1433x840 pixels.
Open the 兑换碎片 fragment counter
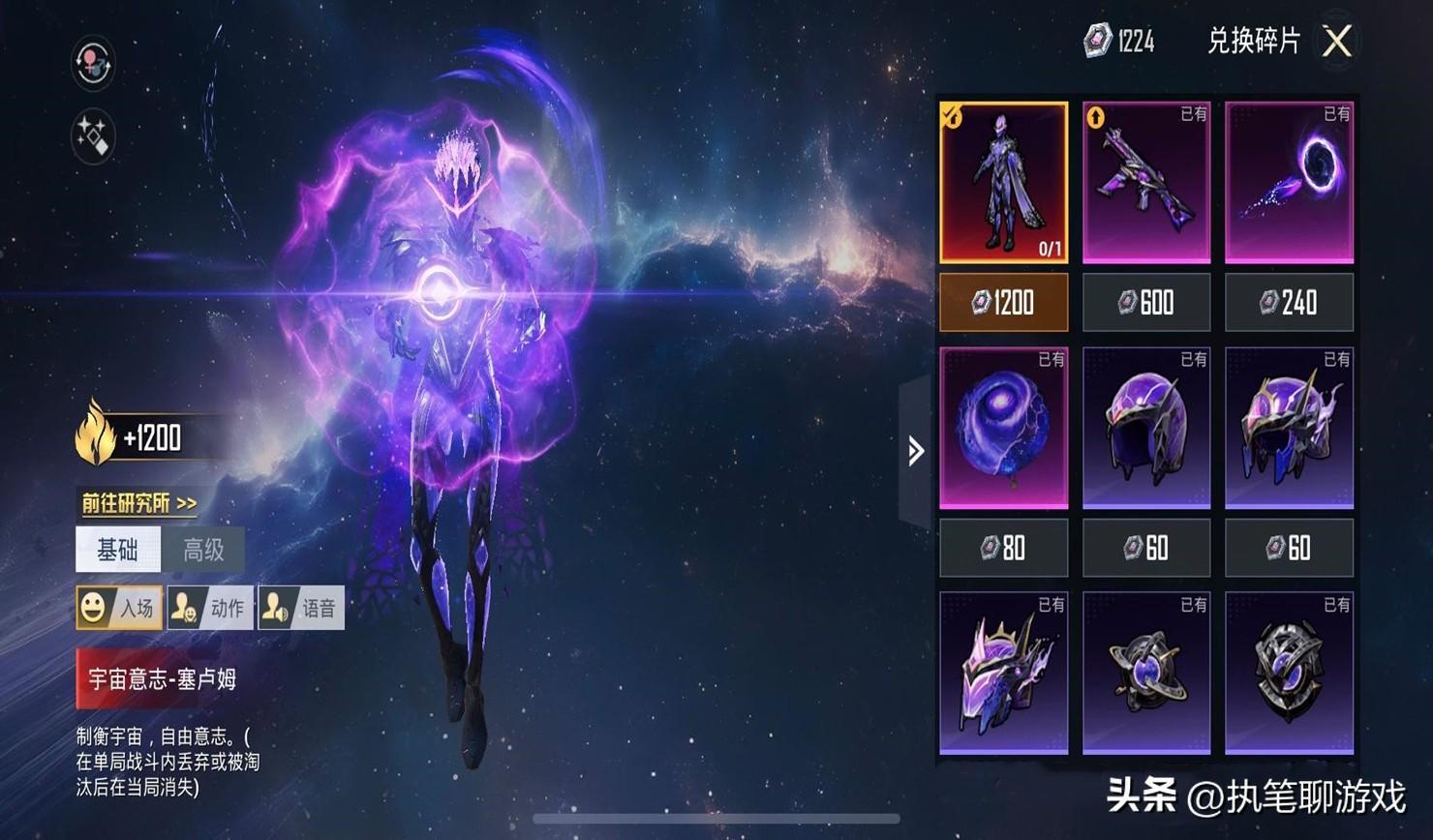coord(1118,41)
